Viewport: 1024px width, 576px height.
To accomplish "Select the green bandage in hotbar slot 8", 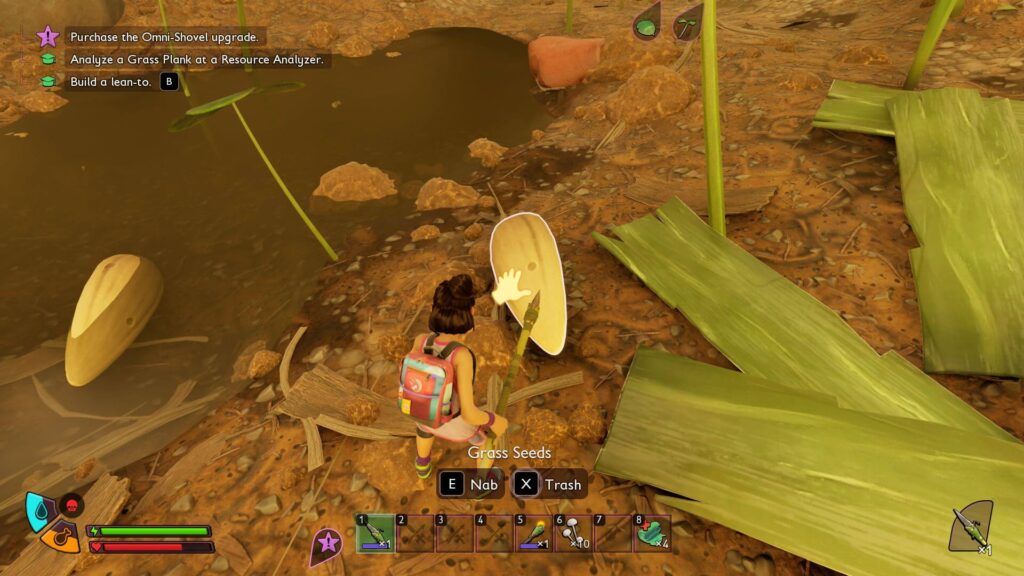I will coord(652,534).
